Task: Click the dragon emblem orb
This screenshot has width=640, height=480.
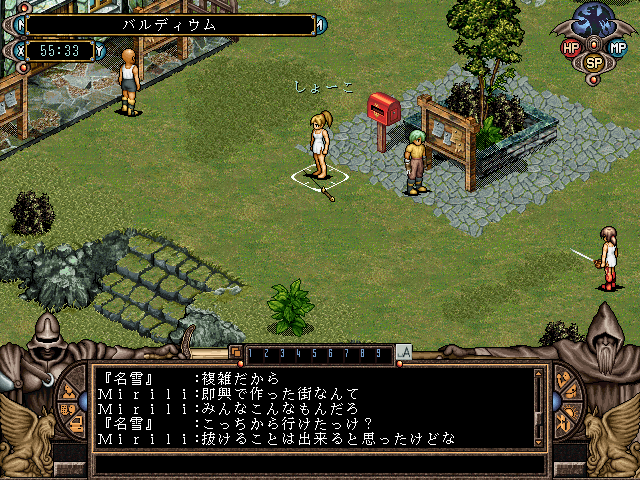Action: [594, 22]
